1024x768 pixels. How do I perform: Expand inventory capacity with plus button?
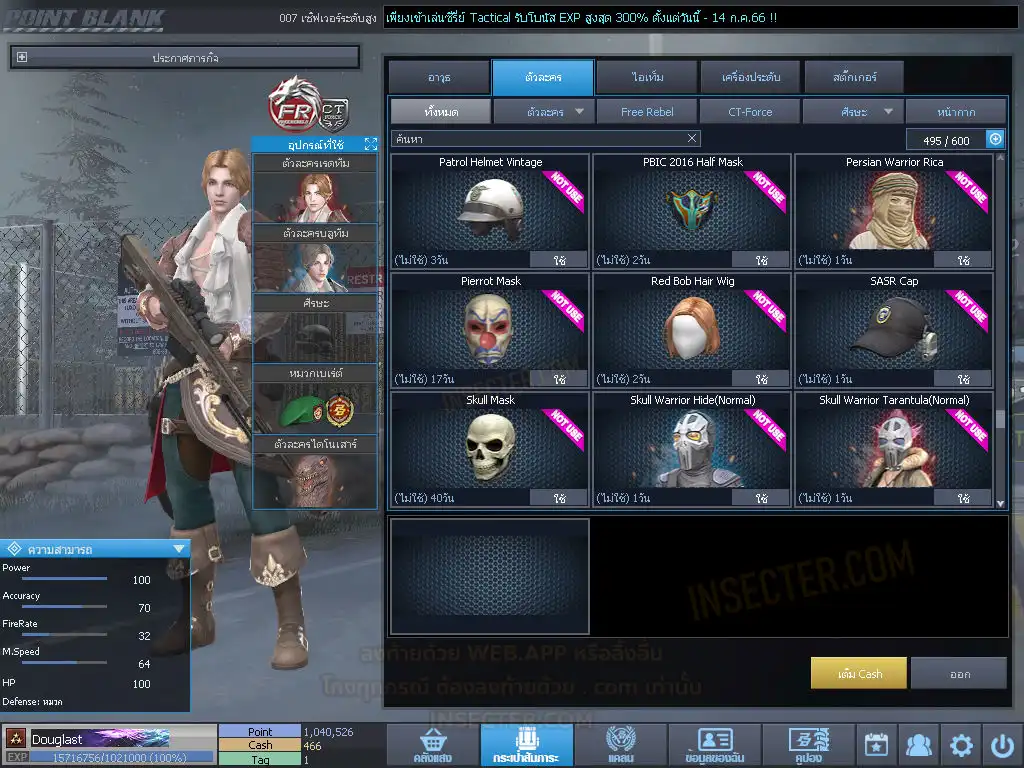(x=995, y=140)
